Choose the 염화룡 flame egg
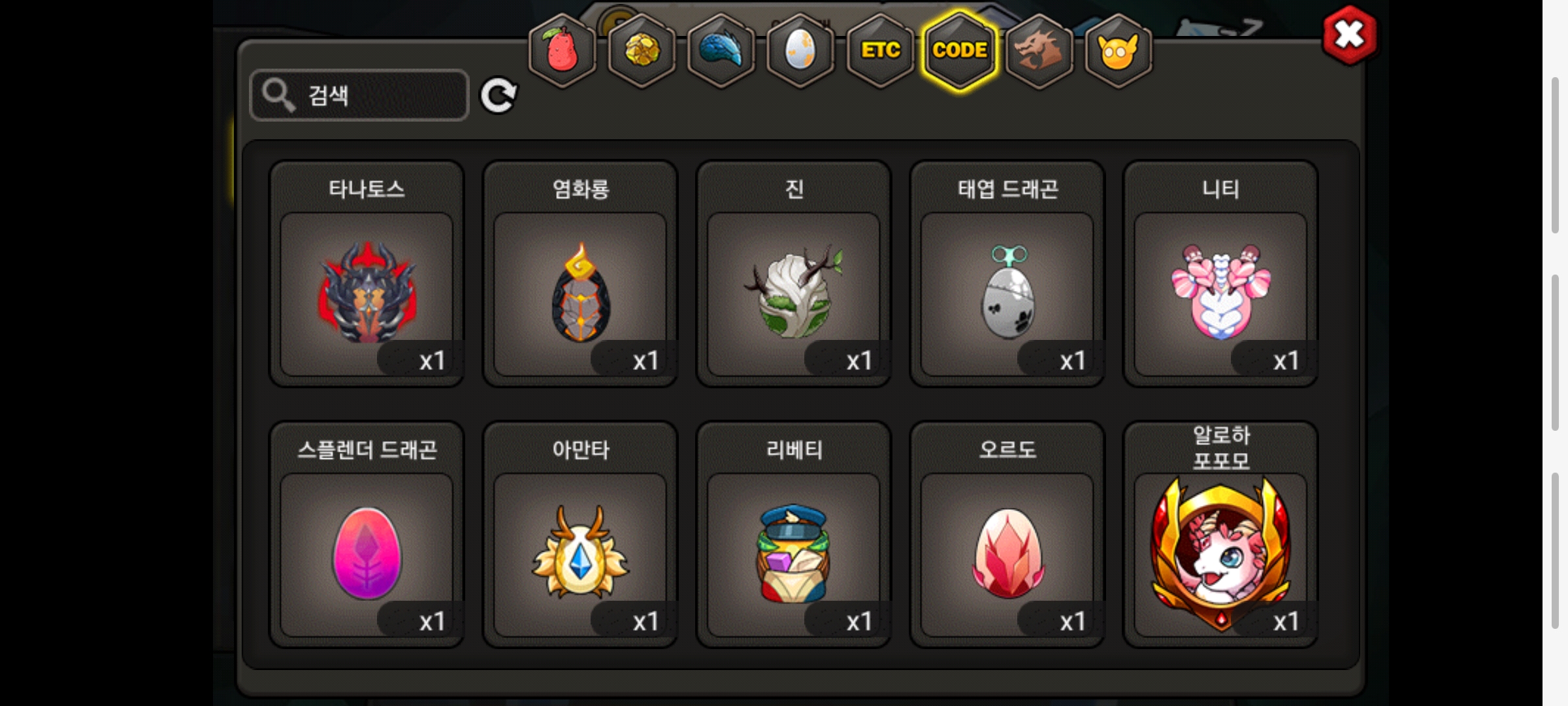 [580, 293]
